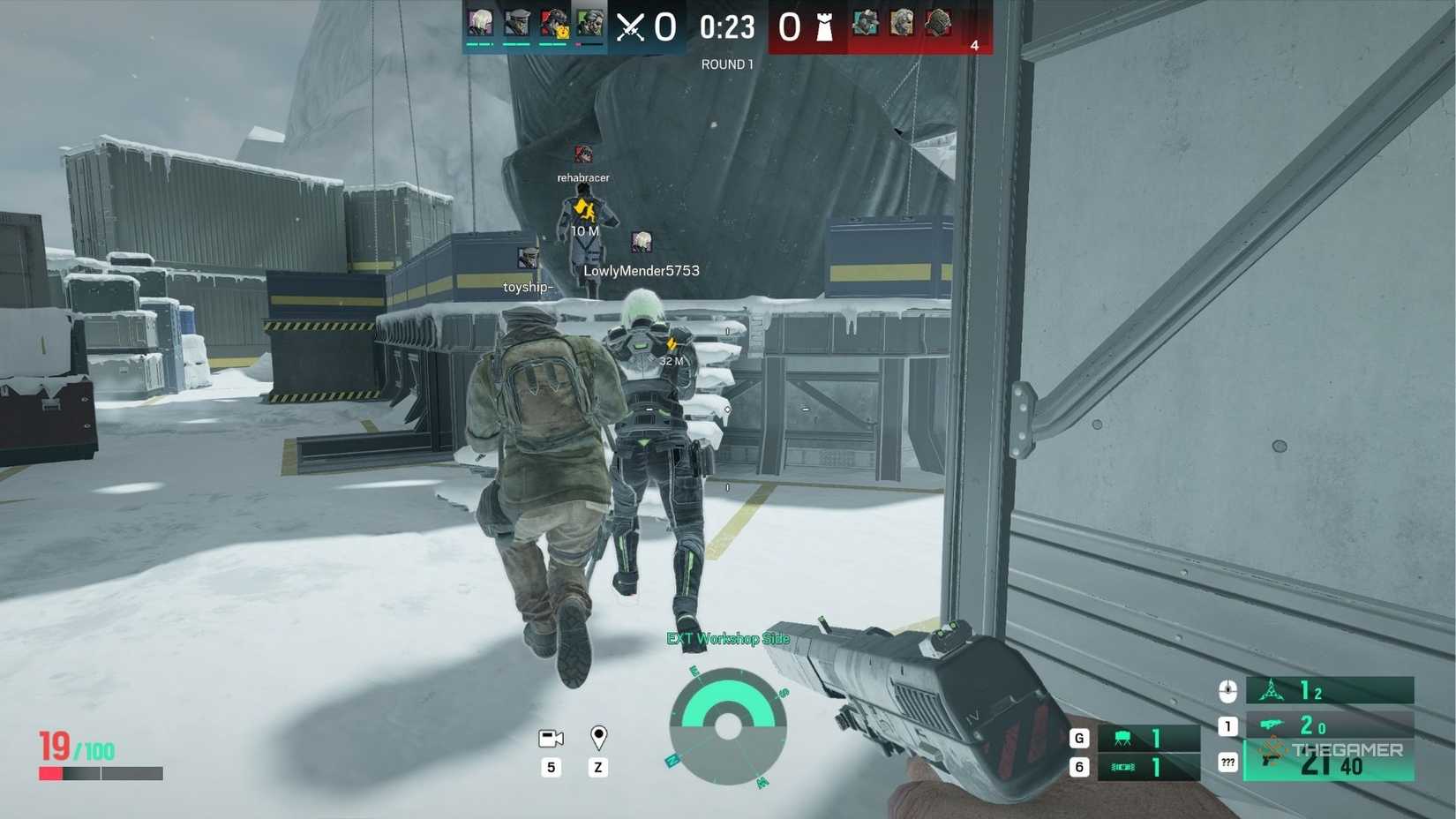1456x819 pixels.
Task: Click the EXT Workshop Side location label
Action: tap(729, 637)
